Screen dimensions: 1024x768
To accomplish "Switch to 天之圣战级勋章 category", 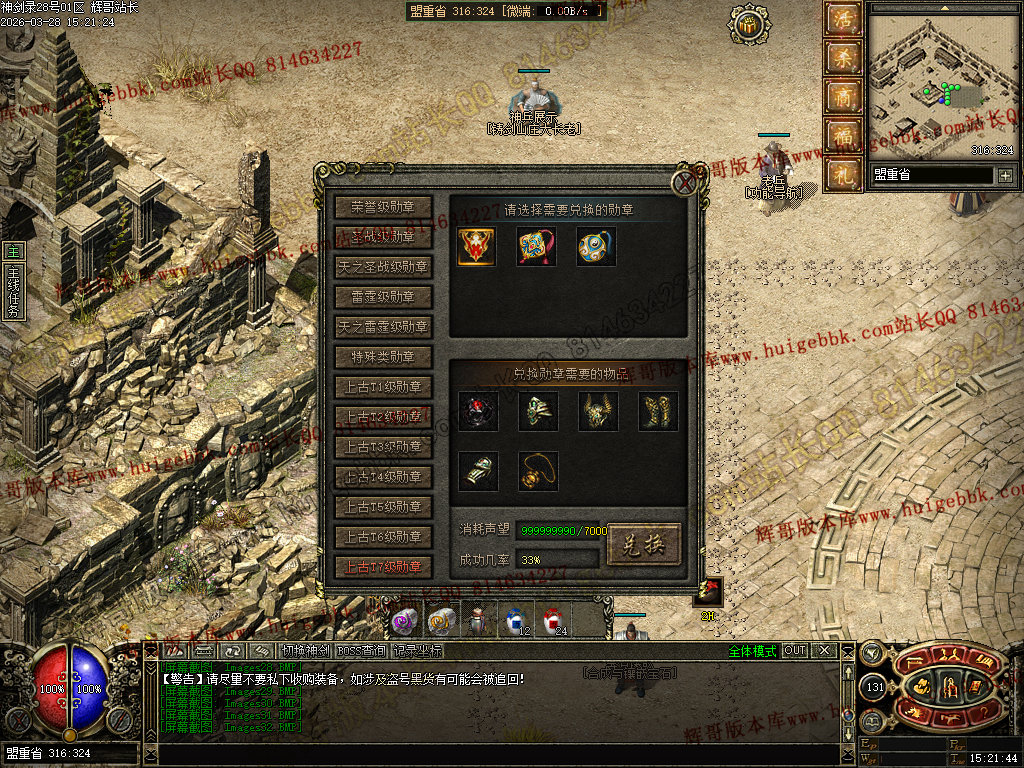I will coord(384,267).
